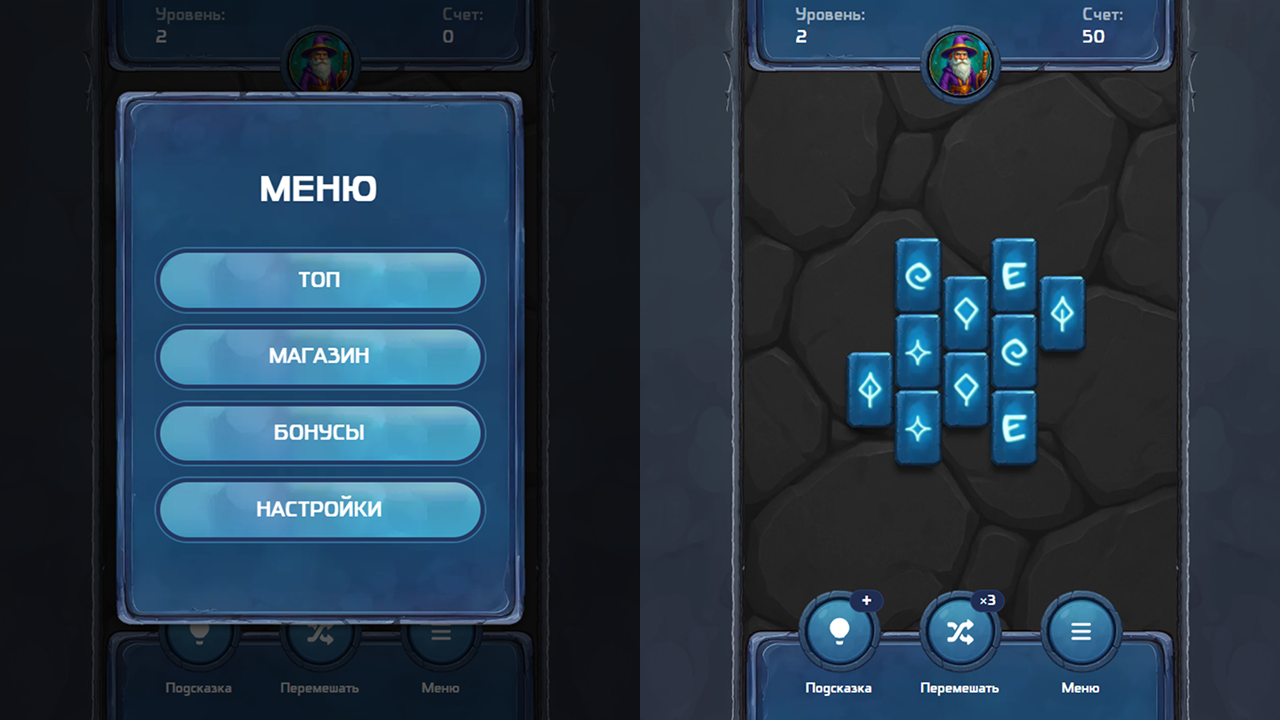
Task: Tap the Перемешать shuffle icon
Action: [959, 632]
